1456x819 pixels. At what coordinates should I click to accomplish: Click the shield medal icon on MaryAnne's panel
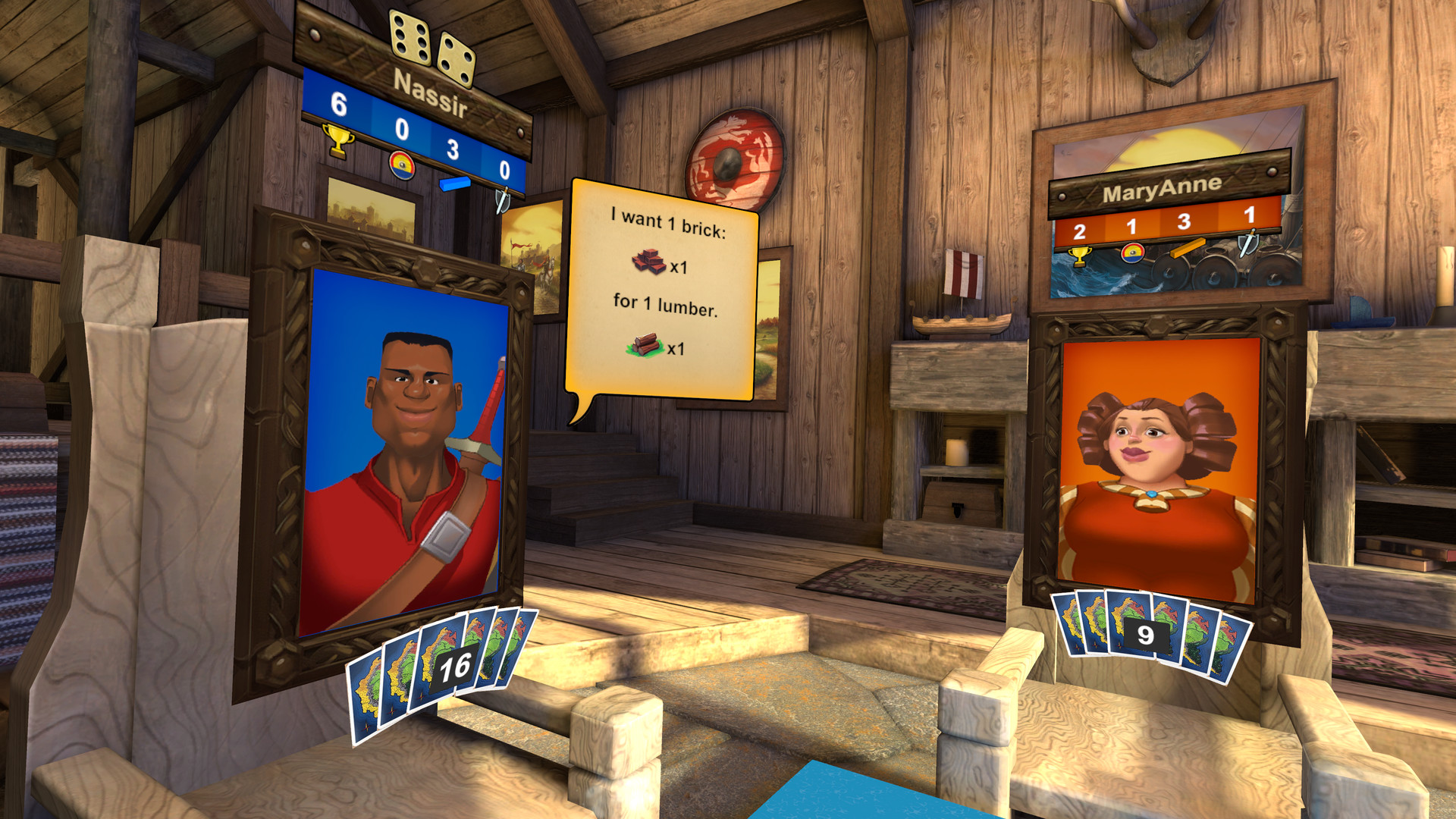pos(1133,254)
